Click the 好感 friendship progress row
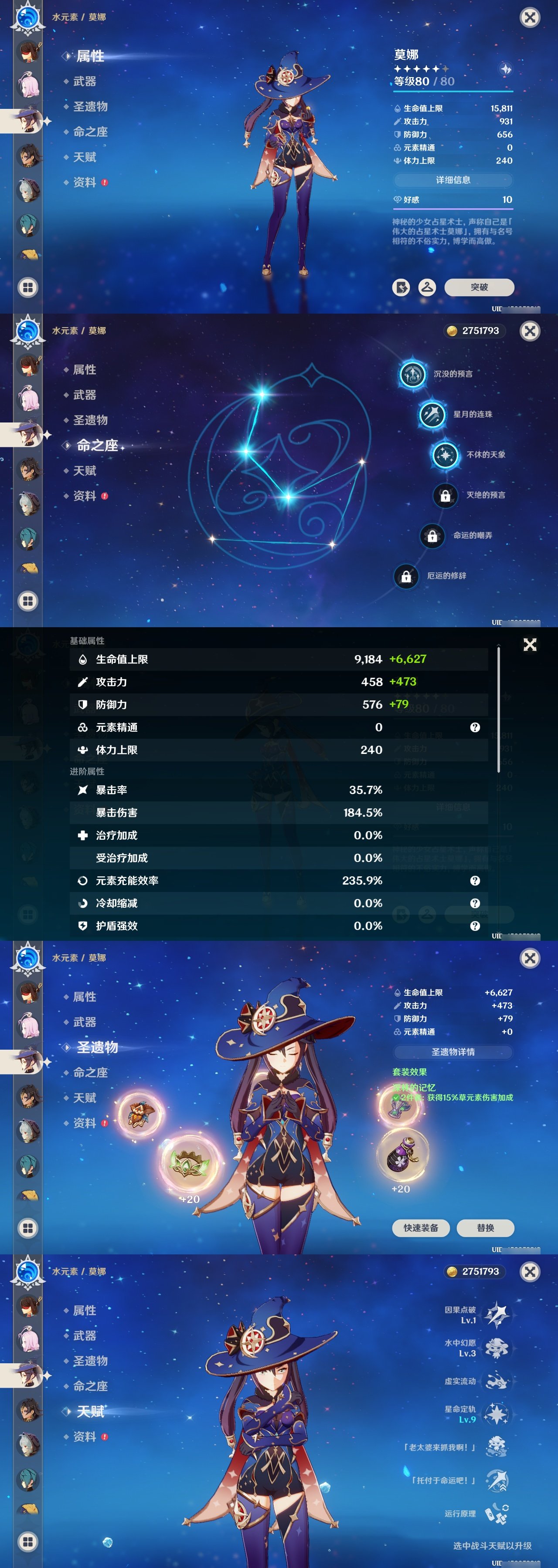The width and height of the screenshot is (558, 1568). coord(454,201)
